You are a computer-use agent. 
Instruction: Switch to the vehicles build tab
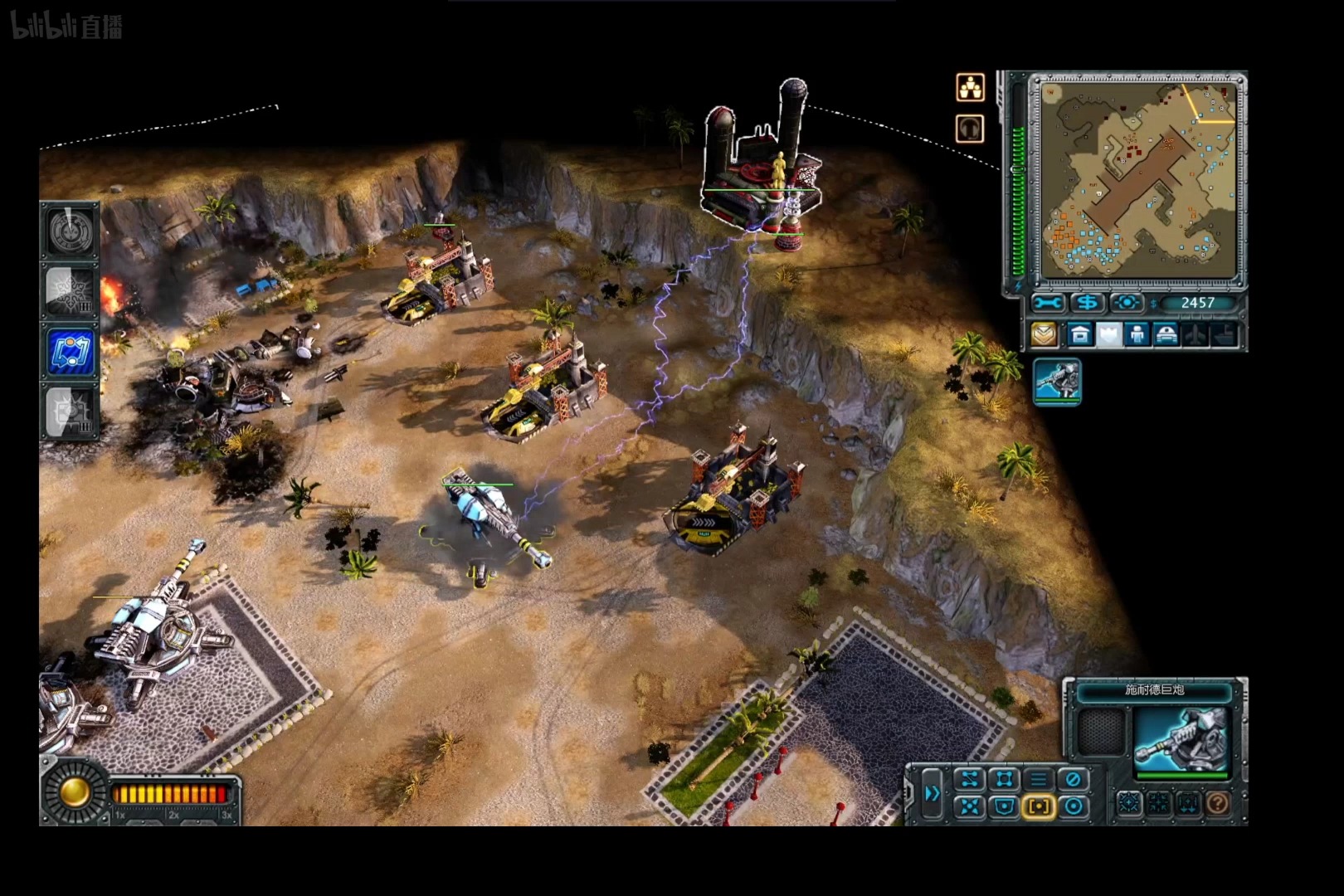pyautogui.click(x=1166, y=334)
